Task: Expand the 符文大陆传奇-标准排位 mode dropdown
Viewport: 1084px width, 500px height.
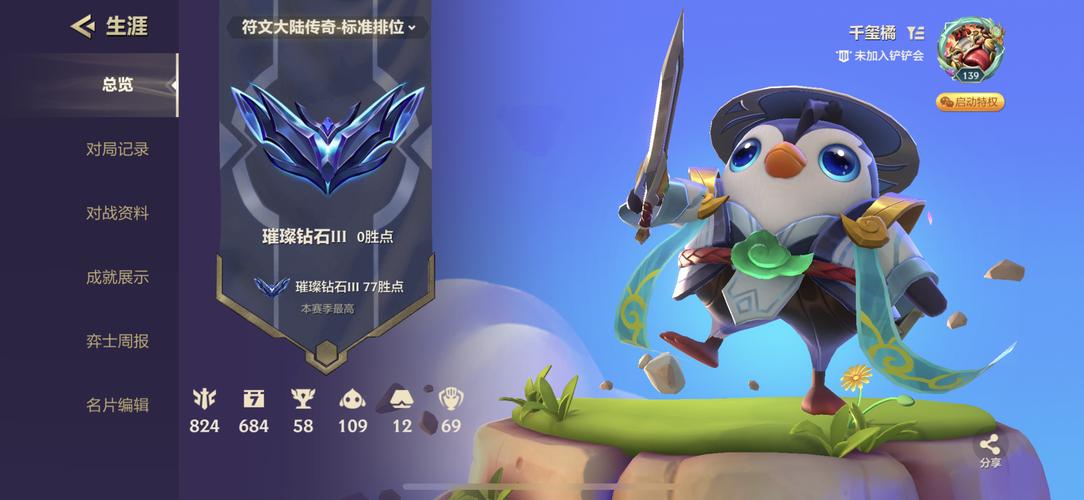Action: click(x=328, y=27)
